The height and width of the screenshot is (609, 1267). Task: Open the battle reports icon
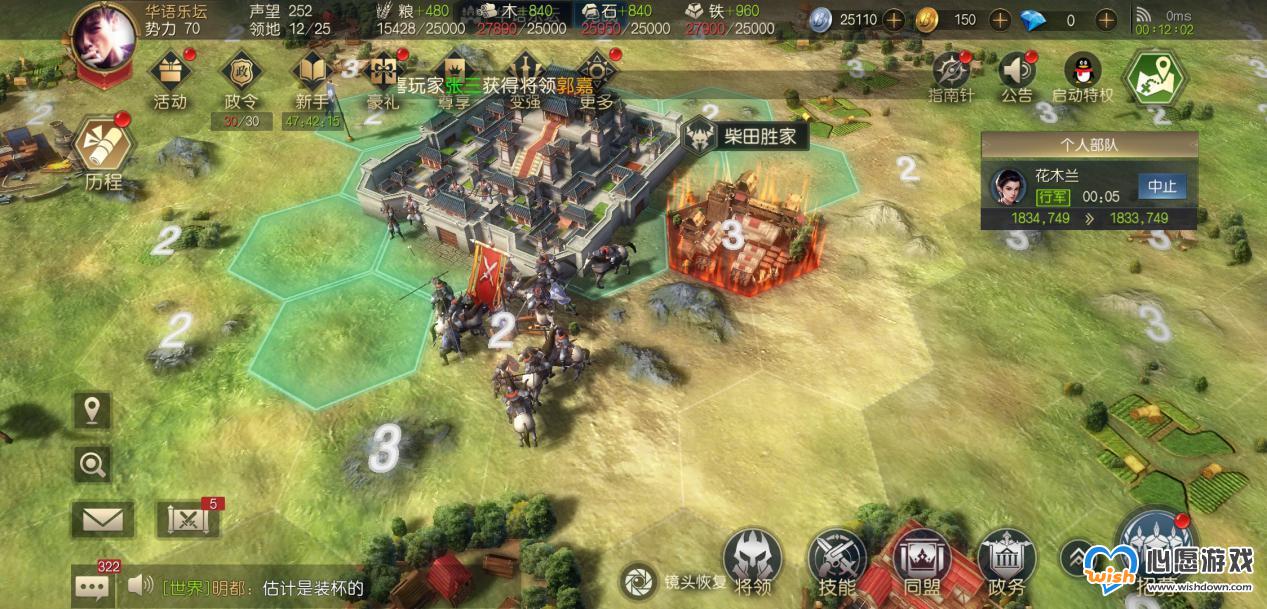pyautogui.click(x=187, y=519)
